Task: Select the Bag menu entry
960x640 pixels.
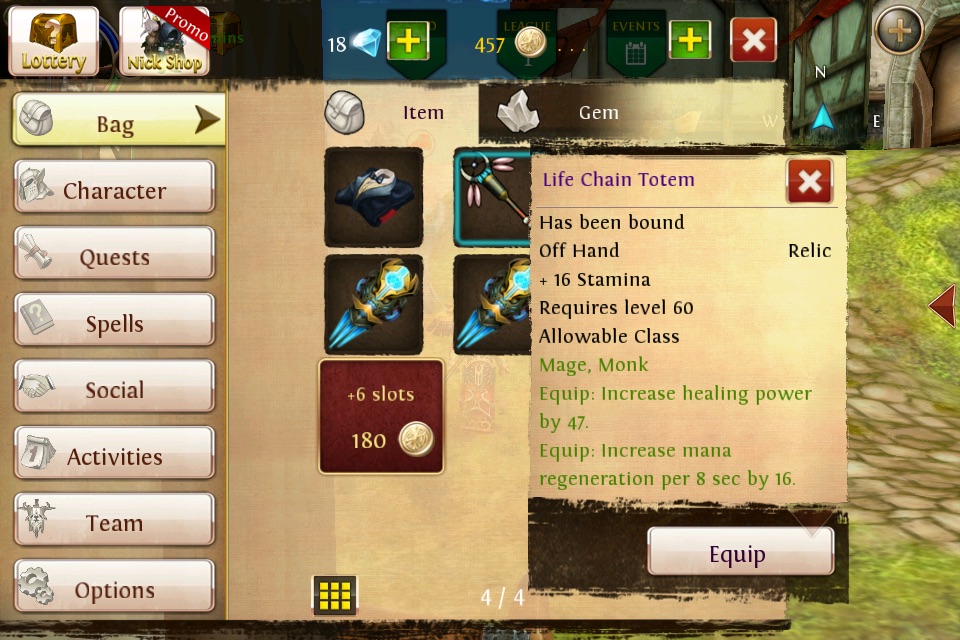Action: (117, 122)
